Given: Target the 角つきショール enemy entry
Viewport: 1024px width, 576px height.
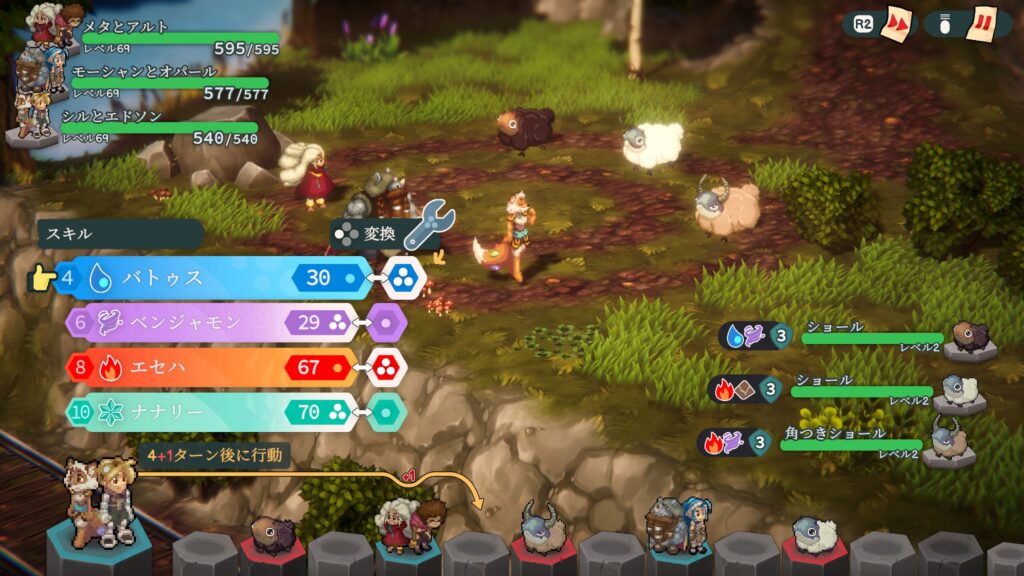Looking at the screenshot, I should [x=850, y=441].
